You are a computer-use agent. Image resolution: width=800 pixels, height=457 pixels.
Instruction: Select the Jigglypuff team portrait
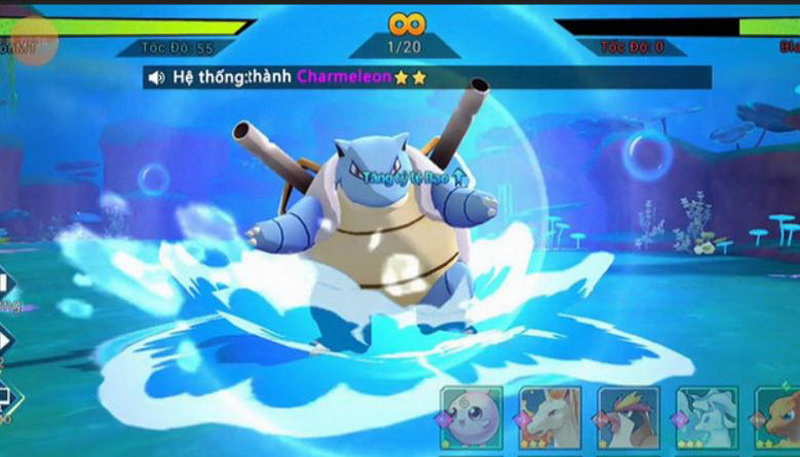tap(474, 416)
